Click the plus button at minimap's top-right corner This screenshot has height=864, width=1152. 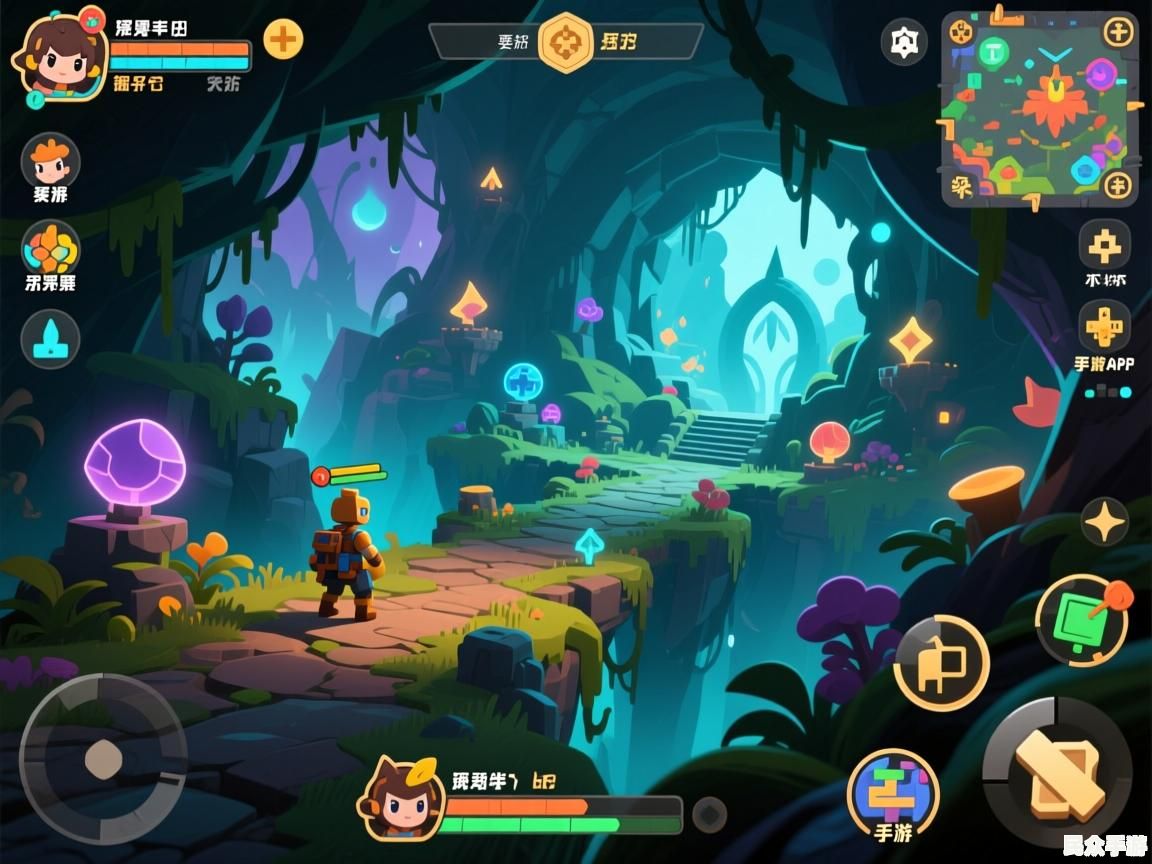click(1118, 32)
